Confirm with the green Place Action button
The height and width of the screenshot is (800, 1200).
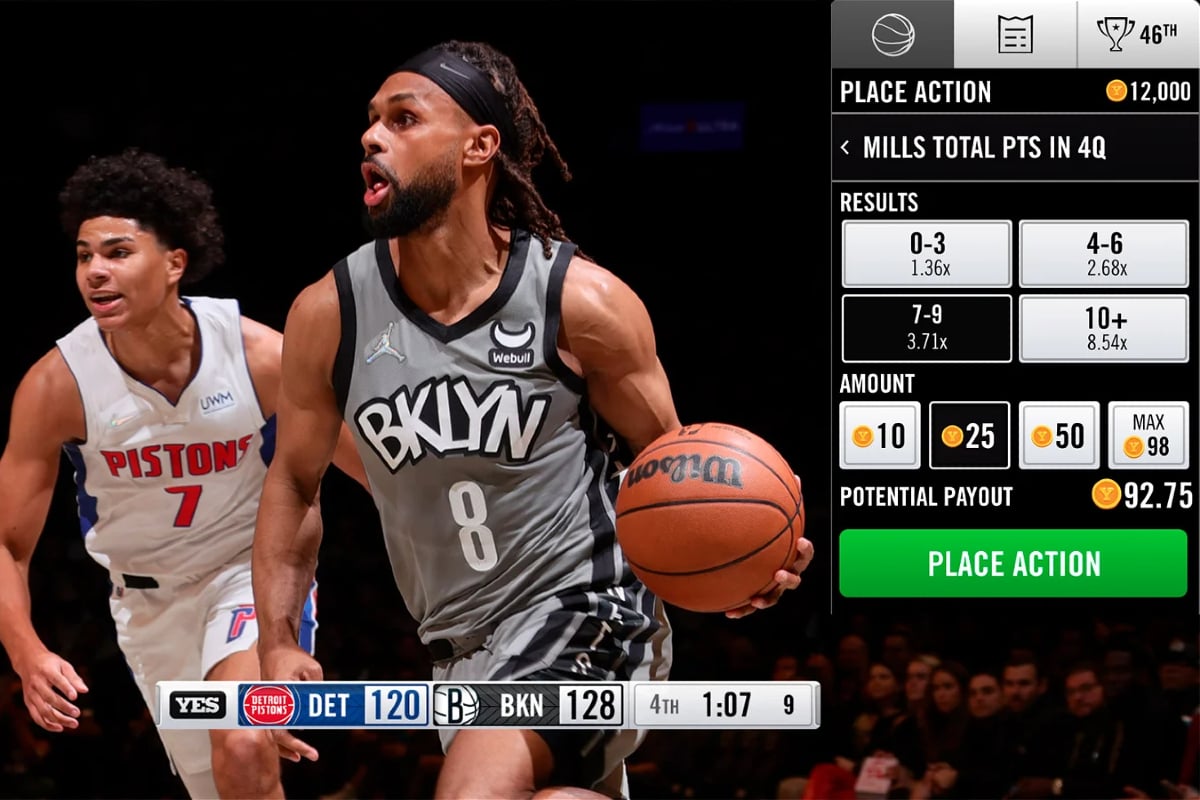pos(1013,563)
